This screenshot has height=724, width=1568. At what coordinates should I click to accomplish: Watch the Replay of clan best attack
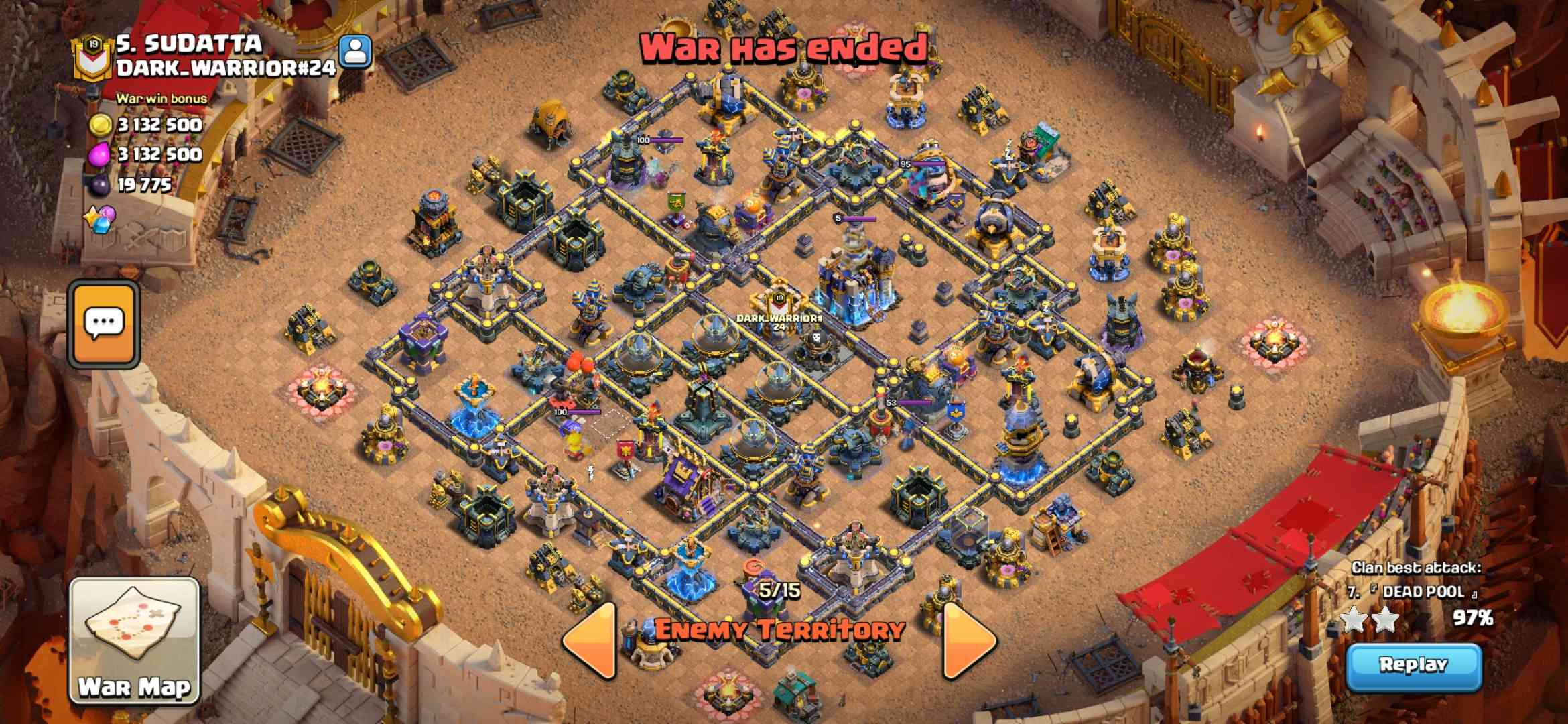click(x=1413, y=666)
